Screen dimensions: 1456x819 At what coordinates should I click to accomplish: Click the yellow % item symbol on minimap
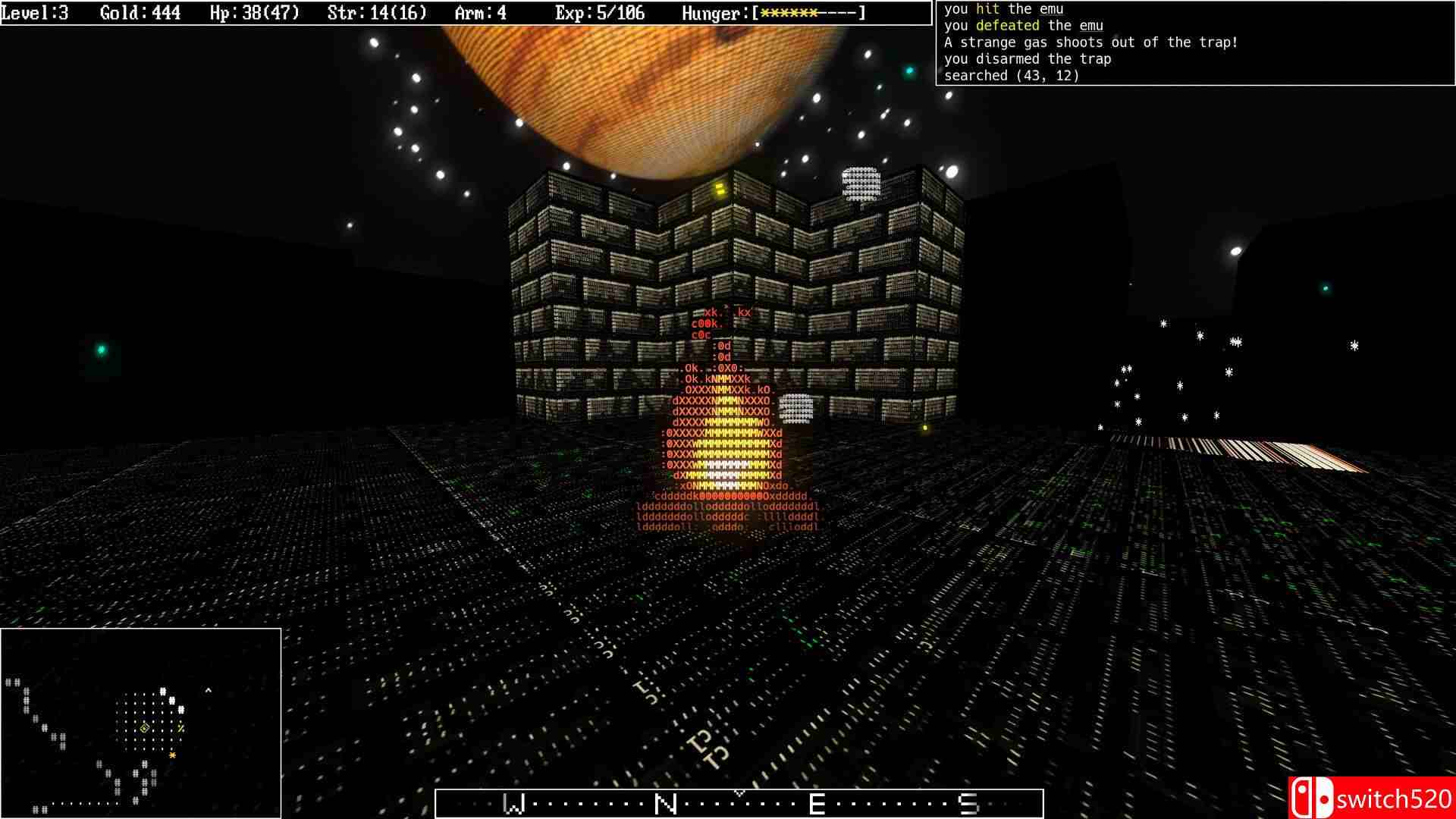180,726
